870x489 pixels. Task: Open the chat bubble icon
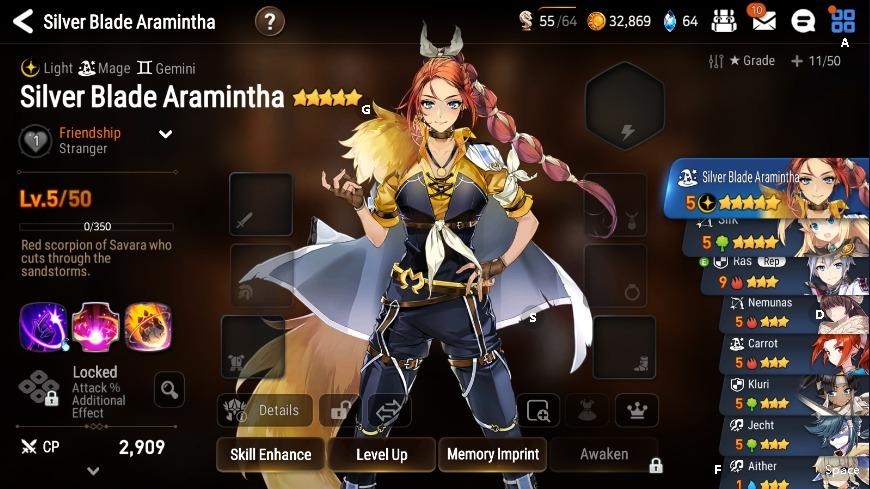(x=802, y=21)
